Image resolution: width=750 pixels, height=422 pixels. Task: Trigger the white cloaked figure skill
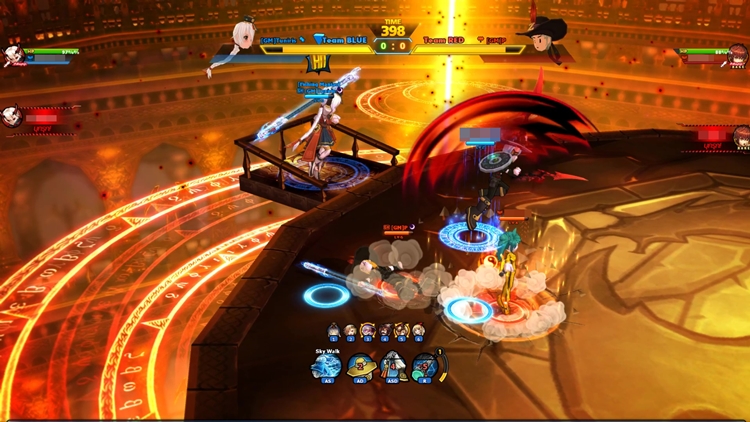pyautogui.click(x=392, y=367)
